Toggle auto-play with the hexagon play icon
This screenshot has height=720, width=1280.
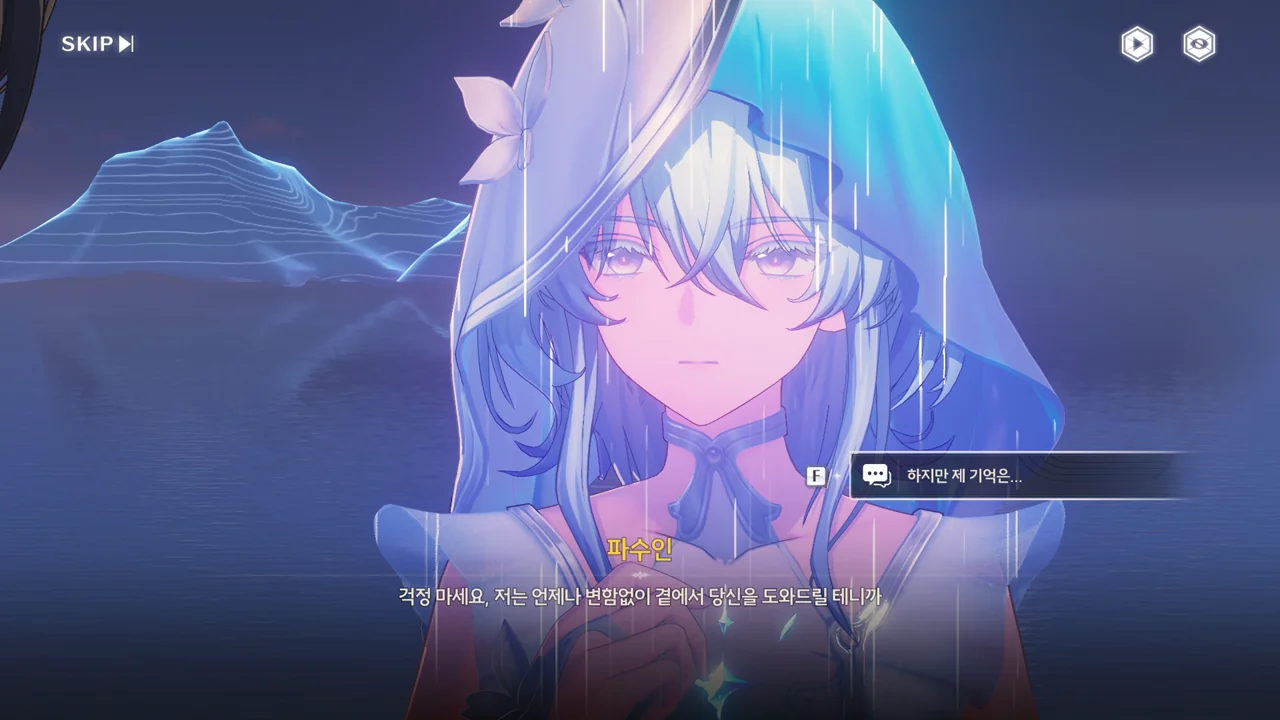coord(1137,44)
